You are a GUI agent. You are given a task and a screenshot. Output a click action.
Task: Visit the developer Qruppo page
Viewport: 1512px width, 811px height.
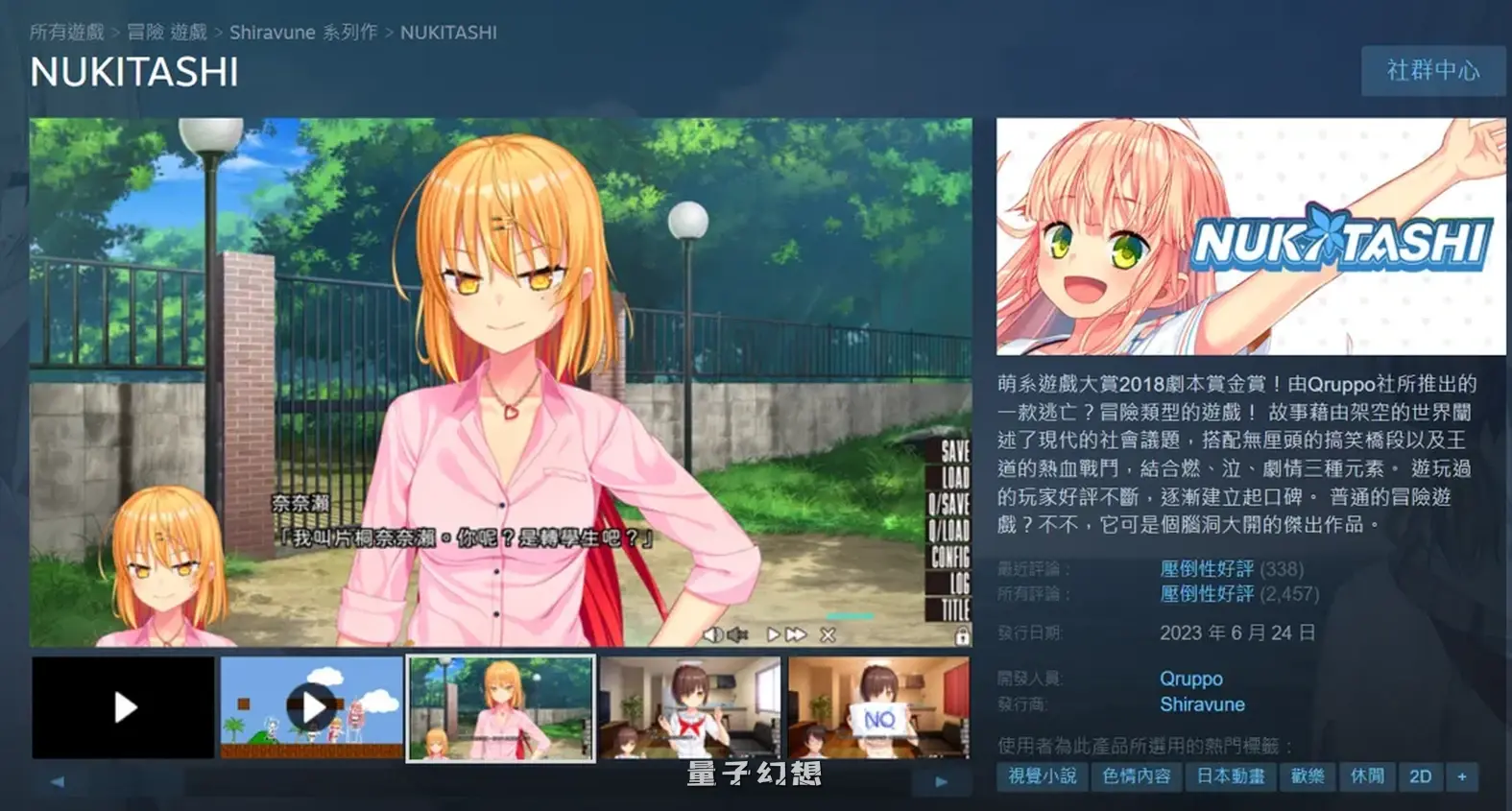pyautogui.click(x=1190, y=679)
